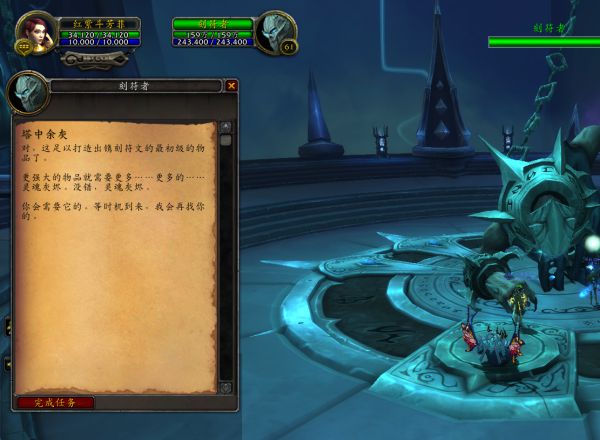
Task: Click the 完成任务 button
Action: pyautogui.click(x=55, y=402)
